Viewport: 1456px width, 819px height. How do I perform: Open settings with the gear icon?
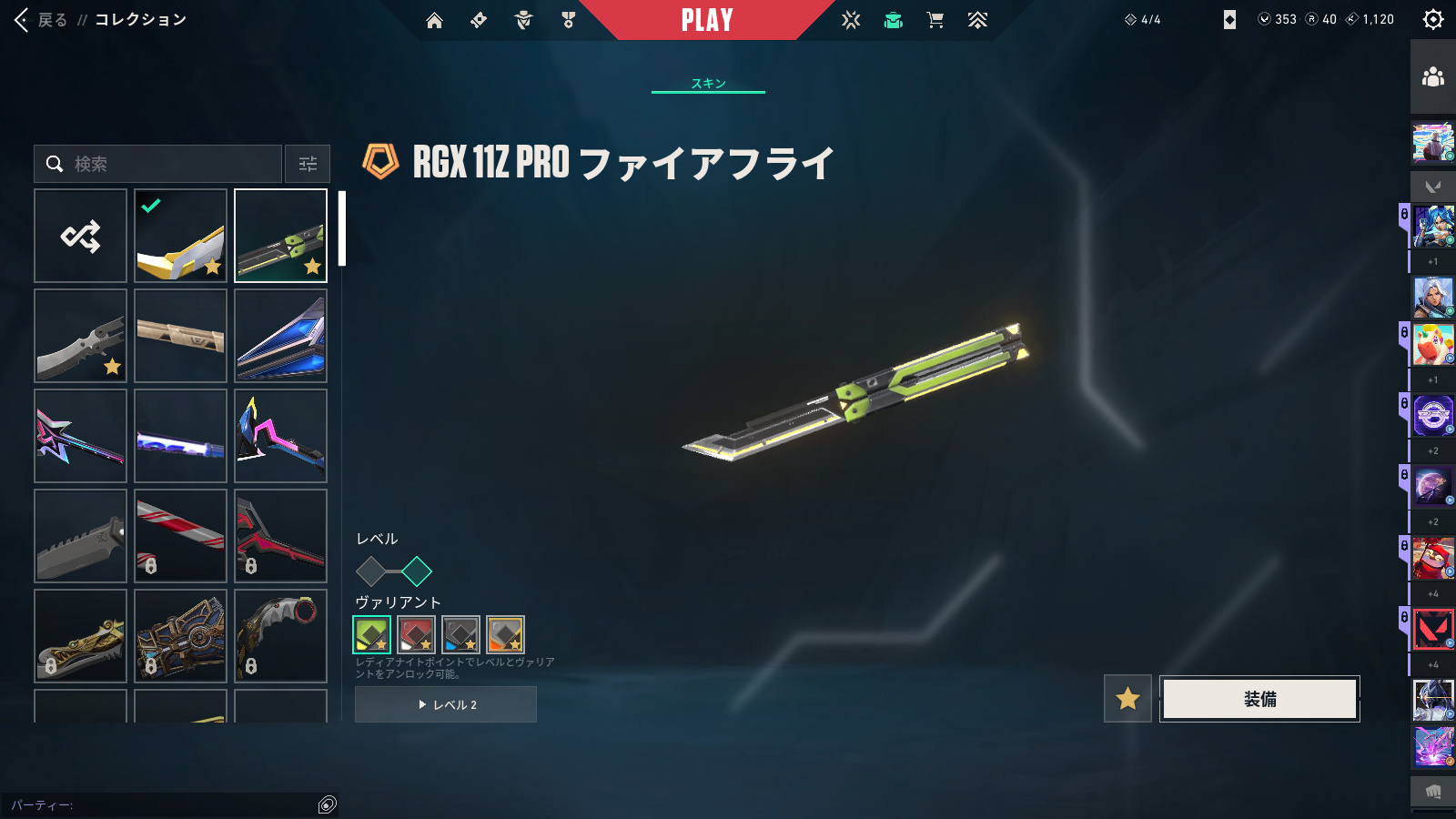(1432, 20)
